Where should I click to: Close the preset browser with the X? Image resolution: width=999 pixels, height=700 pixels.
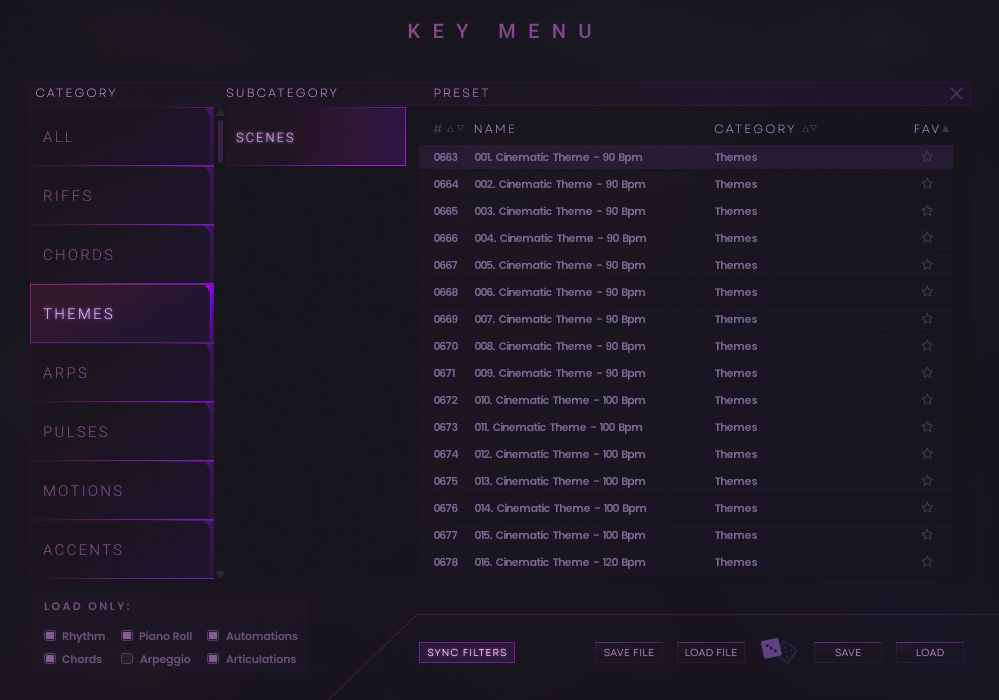(x=956, y=94)
